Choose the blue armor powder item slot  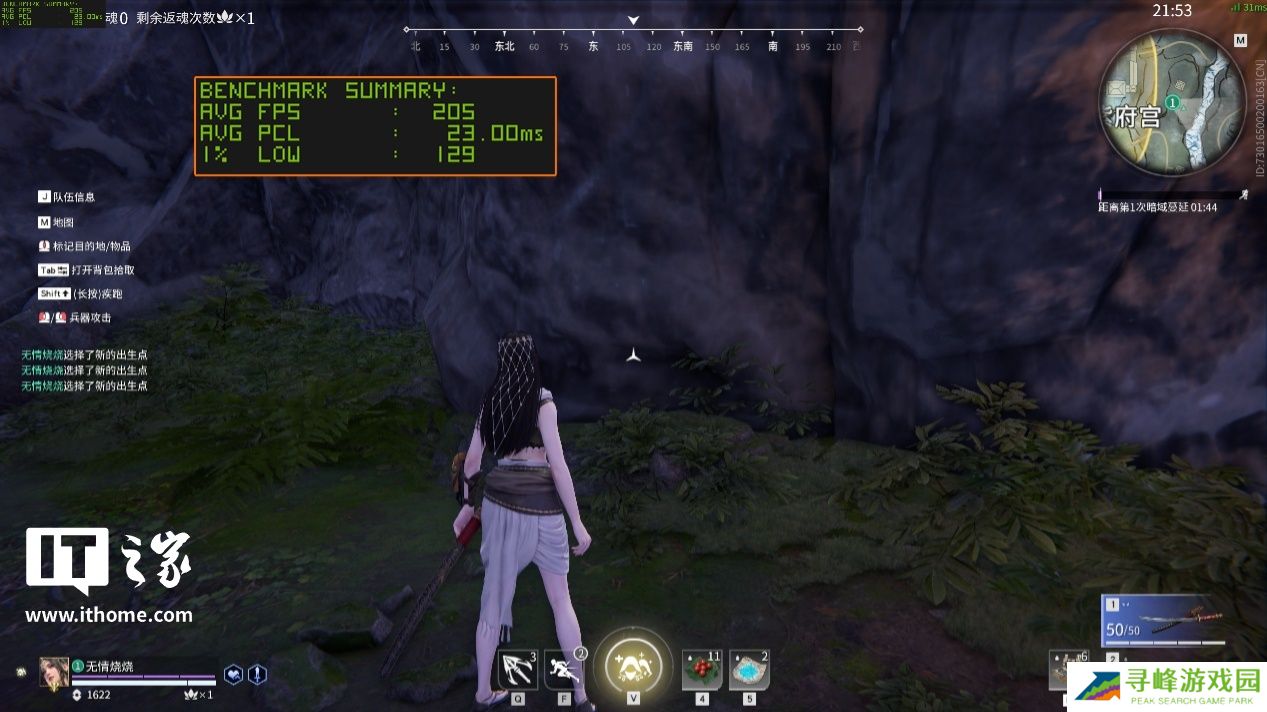coord(749,670)
